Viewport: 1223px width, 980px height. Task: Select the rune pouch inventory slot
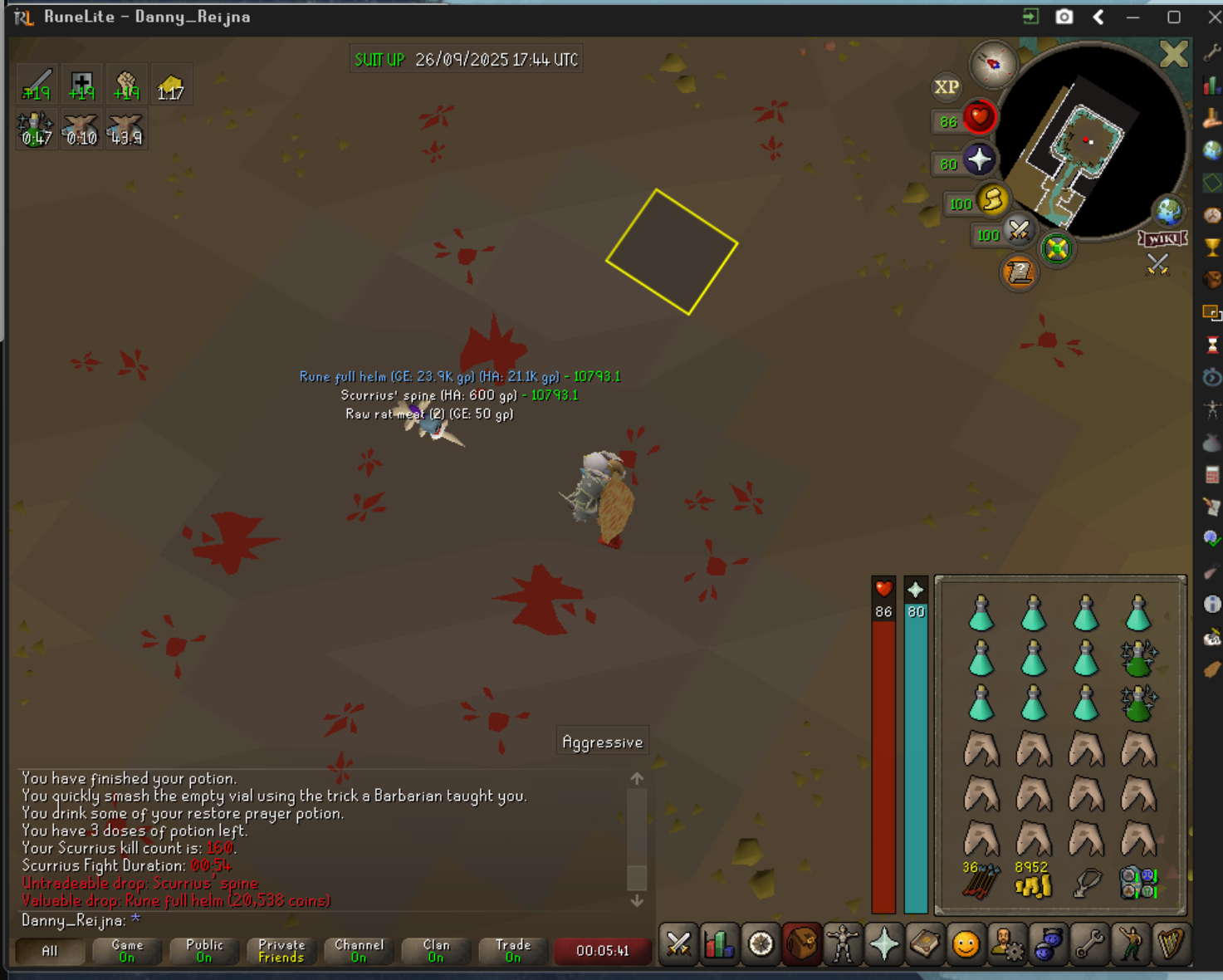click(x=1137, y=882)
